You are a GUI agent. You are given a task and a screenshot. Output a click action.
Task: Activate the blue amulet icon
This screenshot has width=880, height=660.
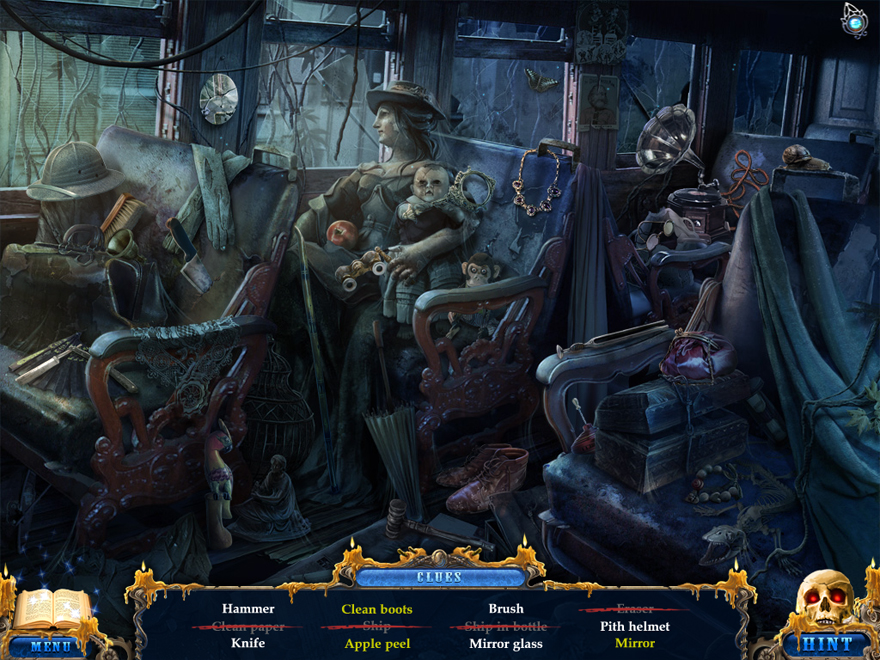pos(855,19)
